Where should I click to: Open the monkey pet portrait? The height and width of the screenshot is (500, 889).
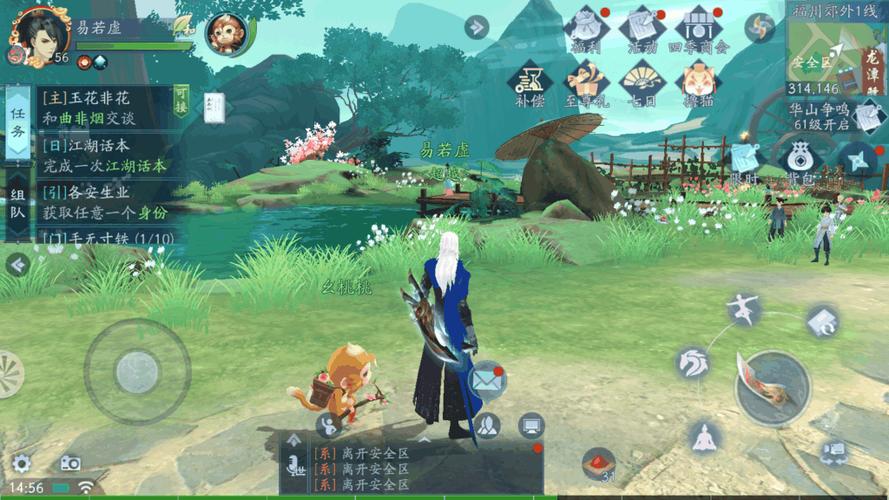pos(225,34)
